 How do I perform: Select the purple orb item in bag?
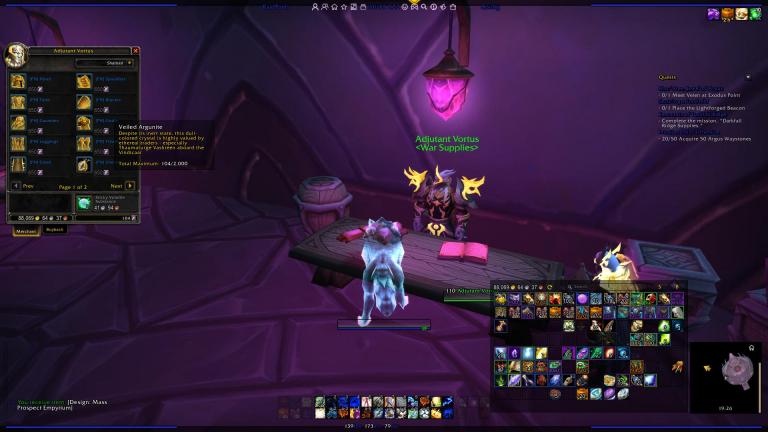[582, 299]
